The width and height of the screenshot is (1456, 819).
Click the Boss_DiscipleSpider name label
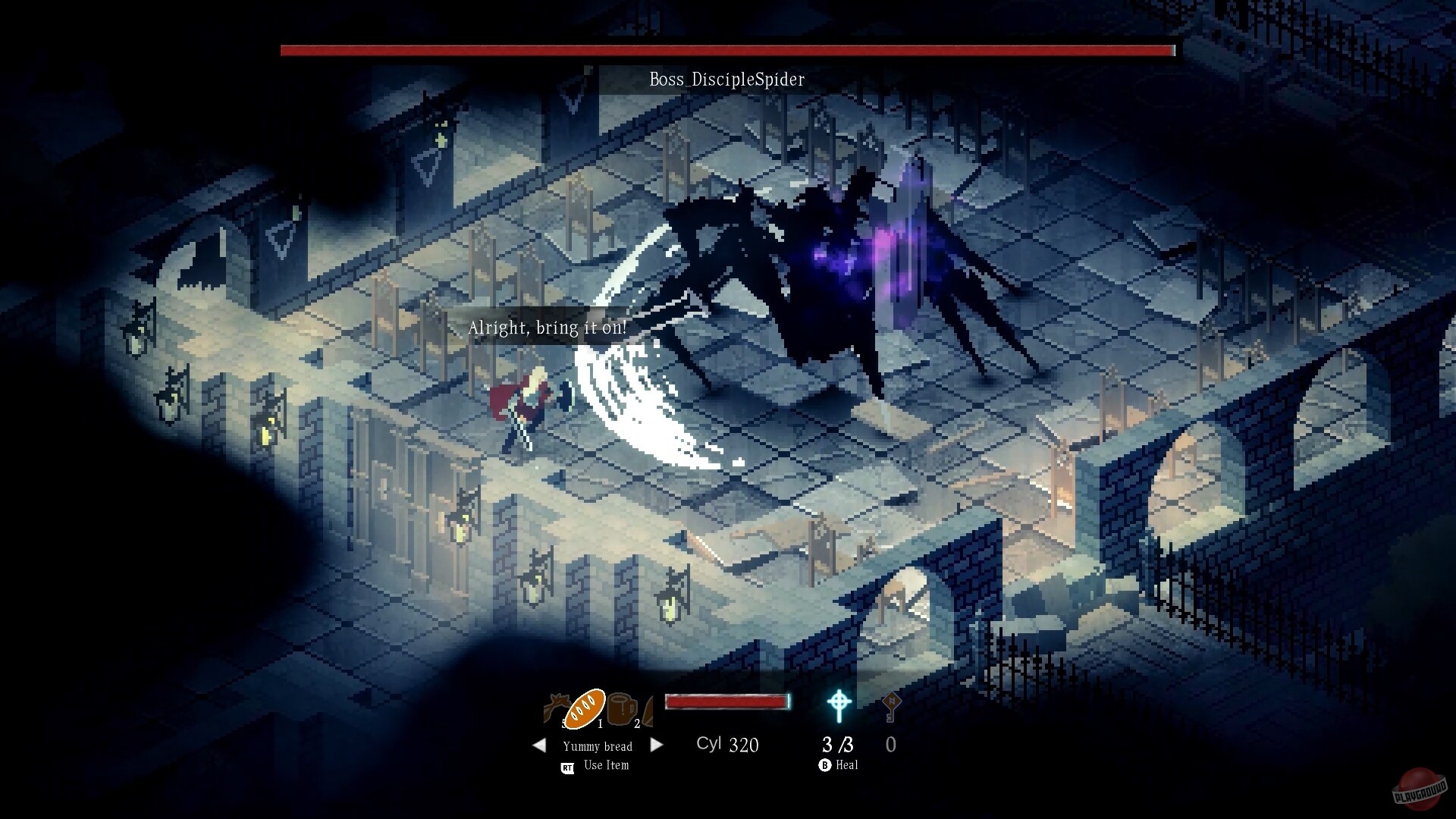tap(727, 79)
